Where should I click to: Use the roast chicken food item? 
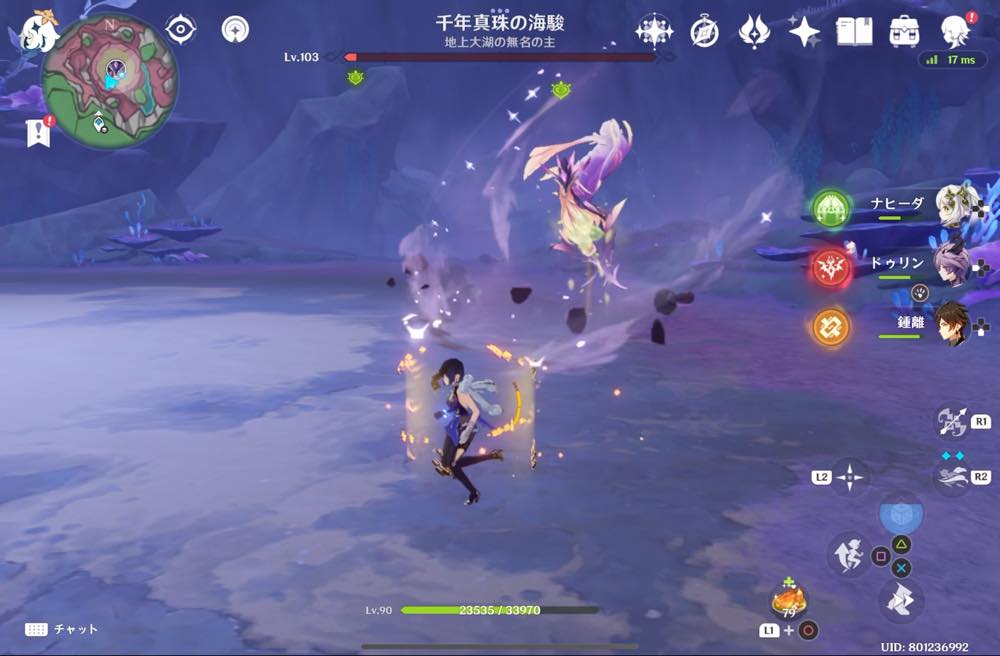(787, 602)
